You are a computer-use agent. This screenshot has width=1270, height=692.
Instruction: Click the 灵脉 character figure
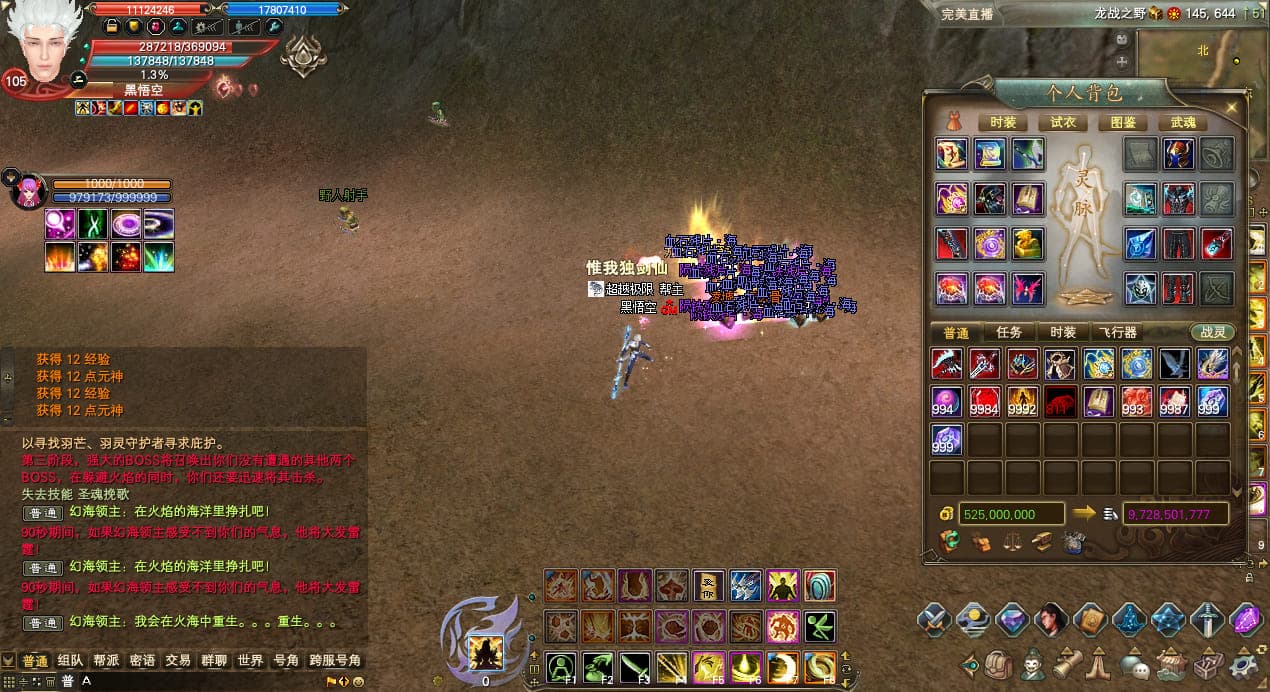pyautogui.click(x=1085, y=220)
